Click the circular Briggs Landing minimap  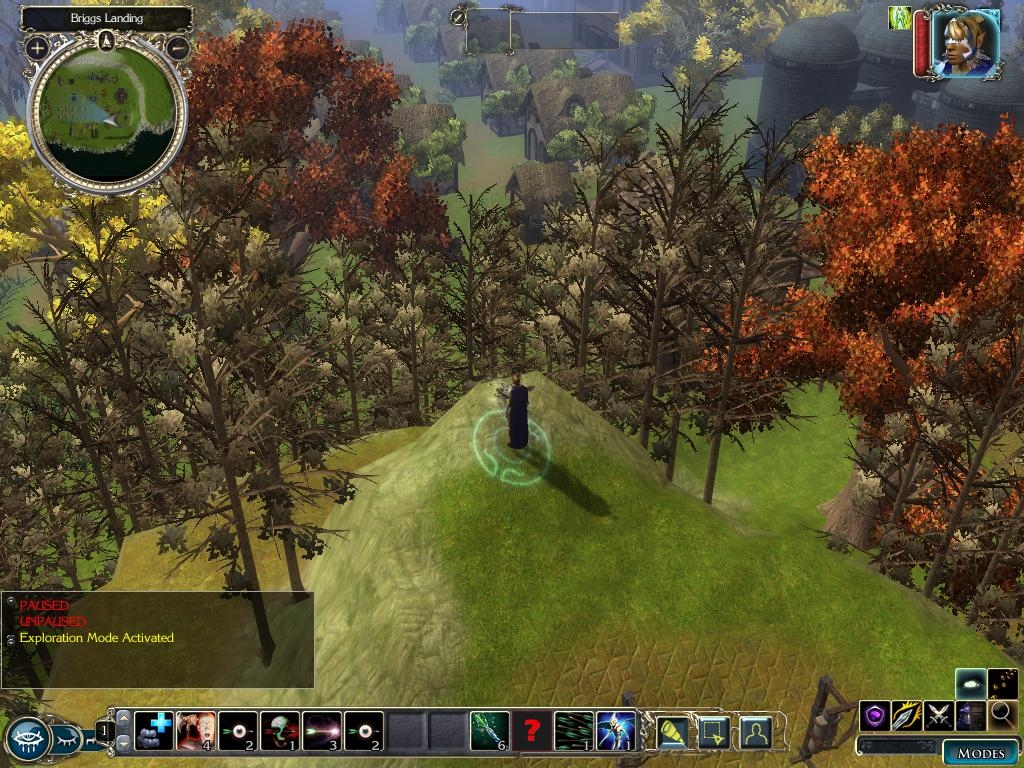[107, 117]
